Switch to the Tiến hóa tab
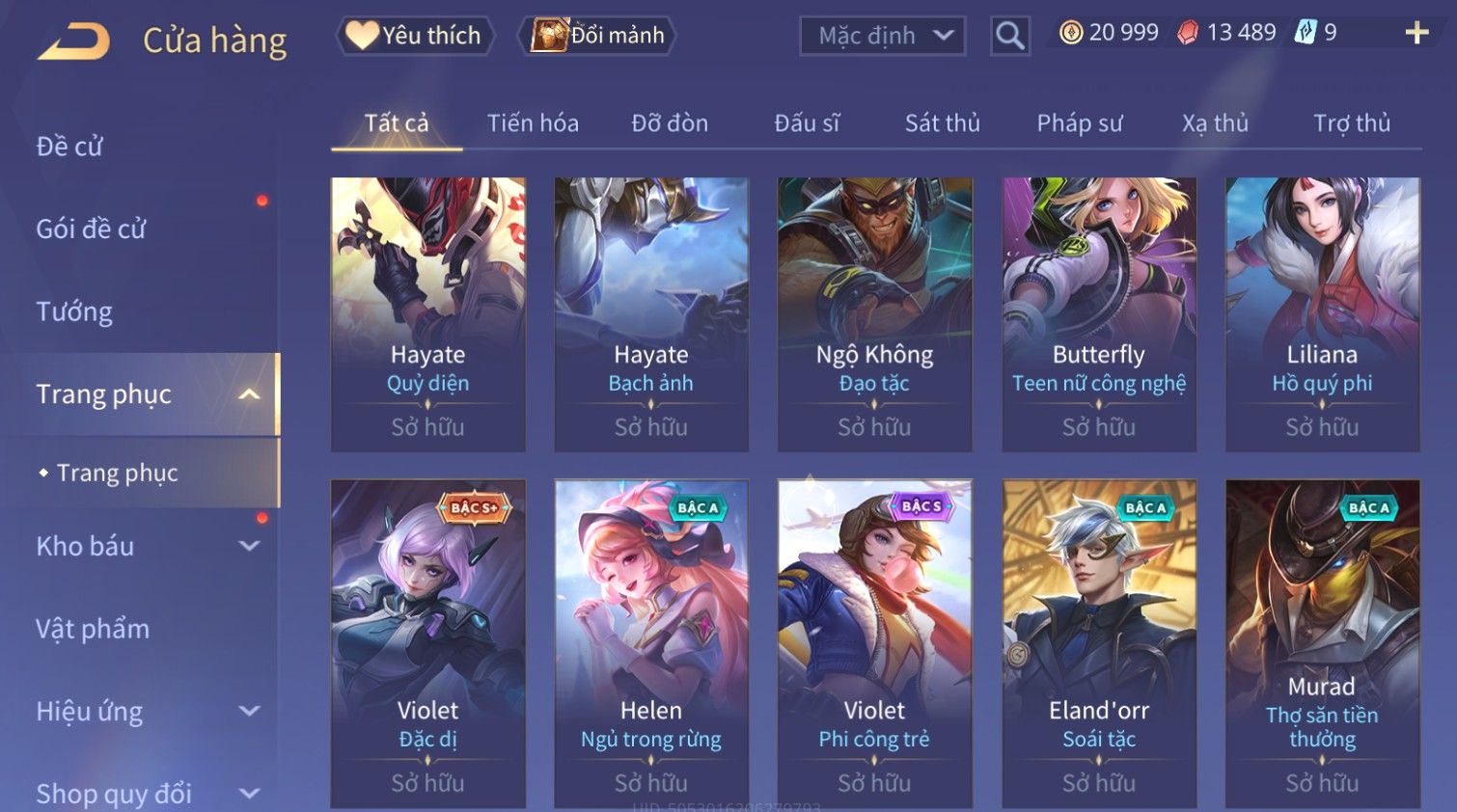 pos(533,123)
